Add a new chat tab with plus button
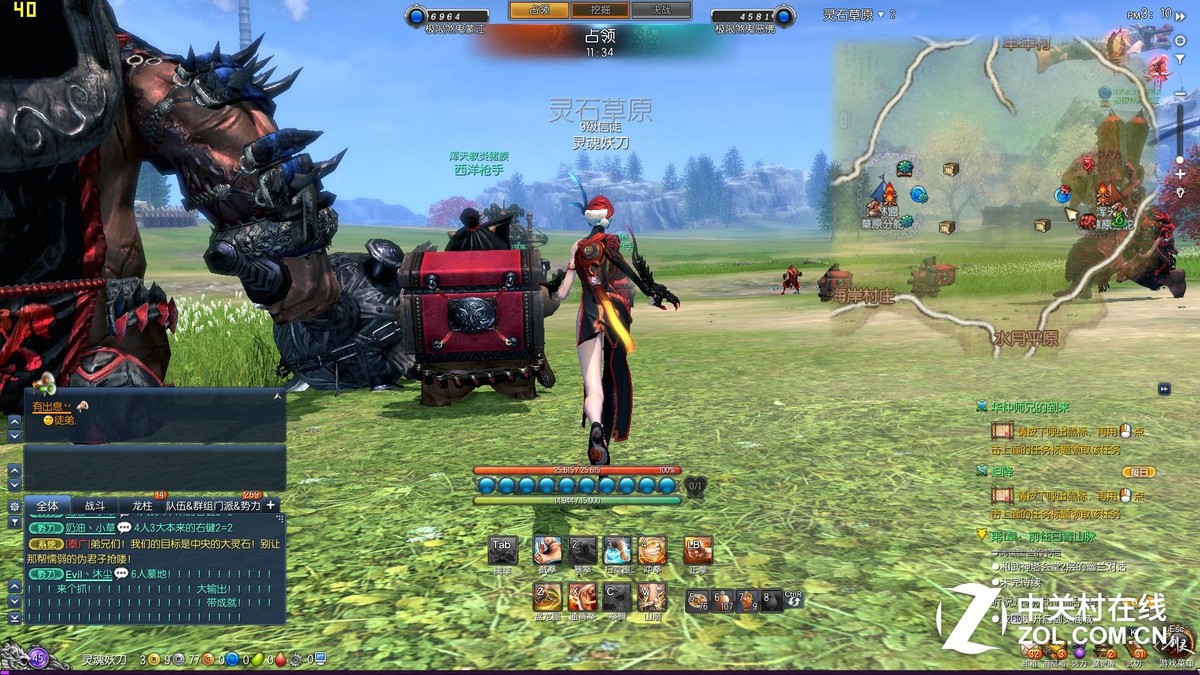1200x675 pixels. click(x=270, y=505)
